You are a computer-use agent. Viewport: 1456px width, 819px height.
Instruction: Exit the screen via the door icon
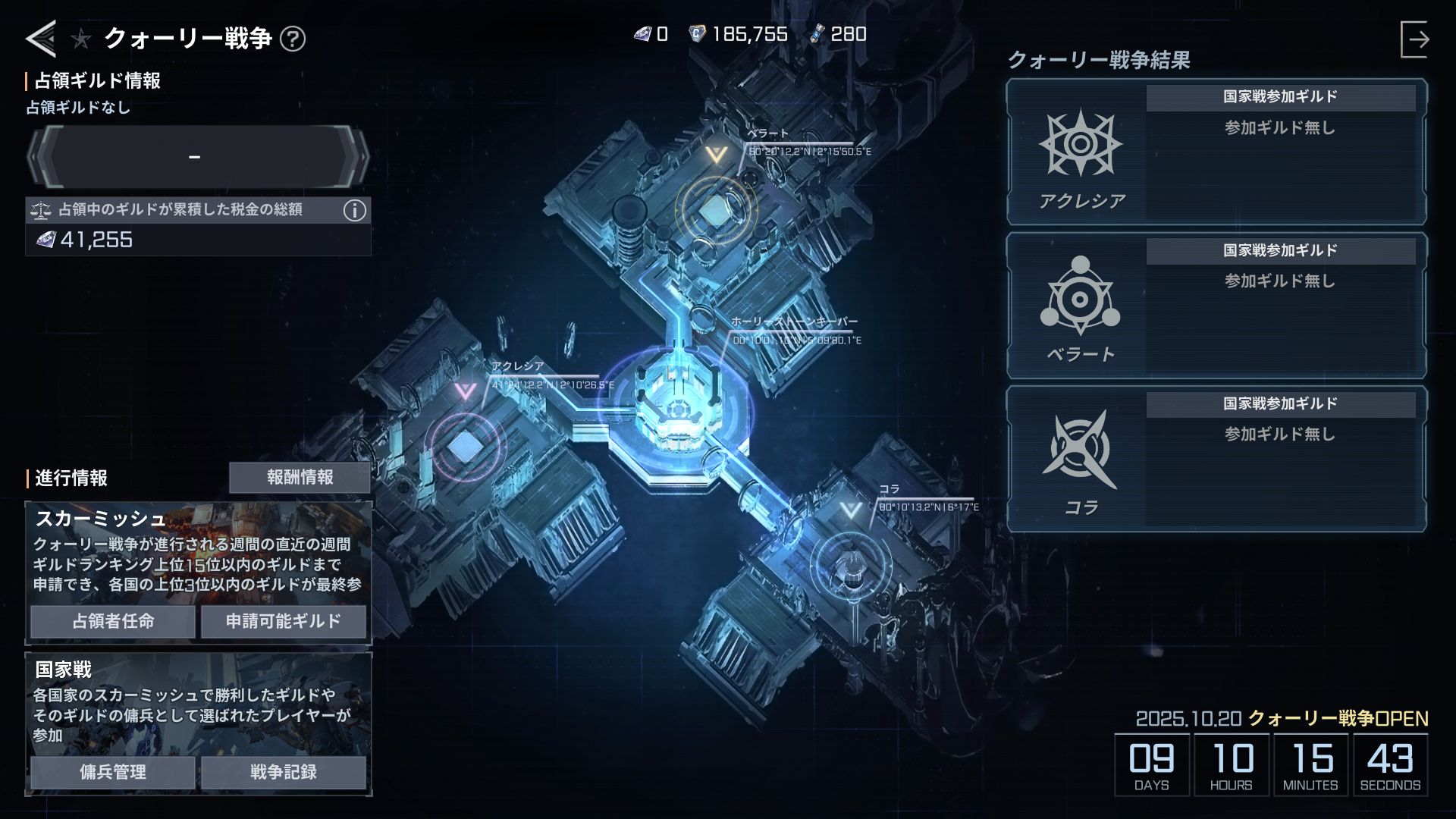tap(1414, 39)
